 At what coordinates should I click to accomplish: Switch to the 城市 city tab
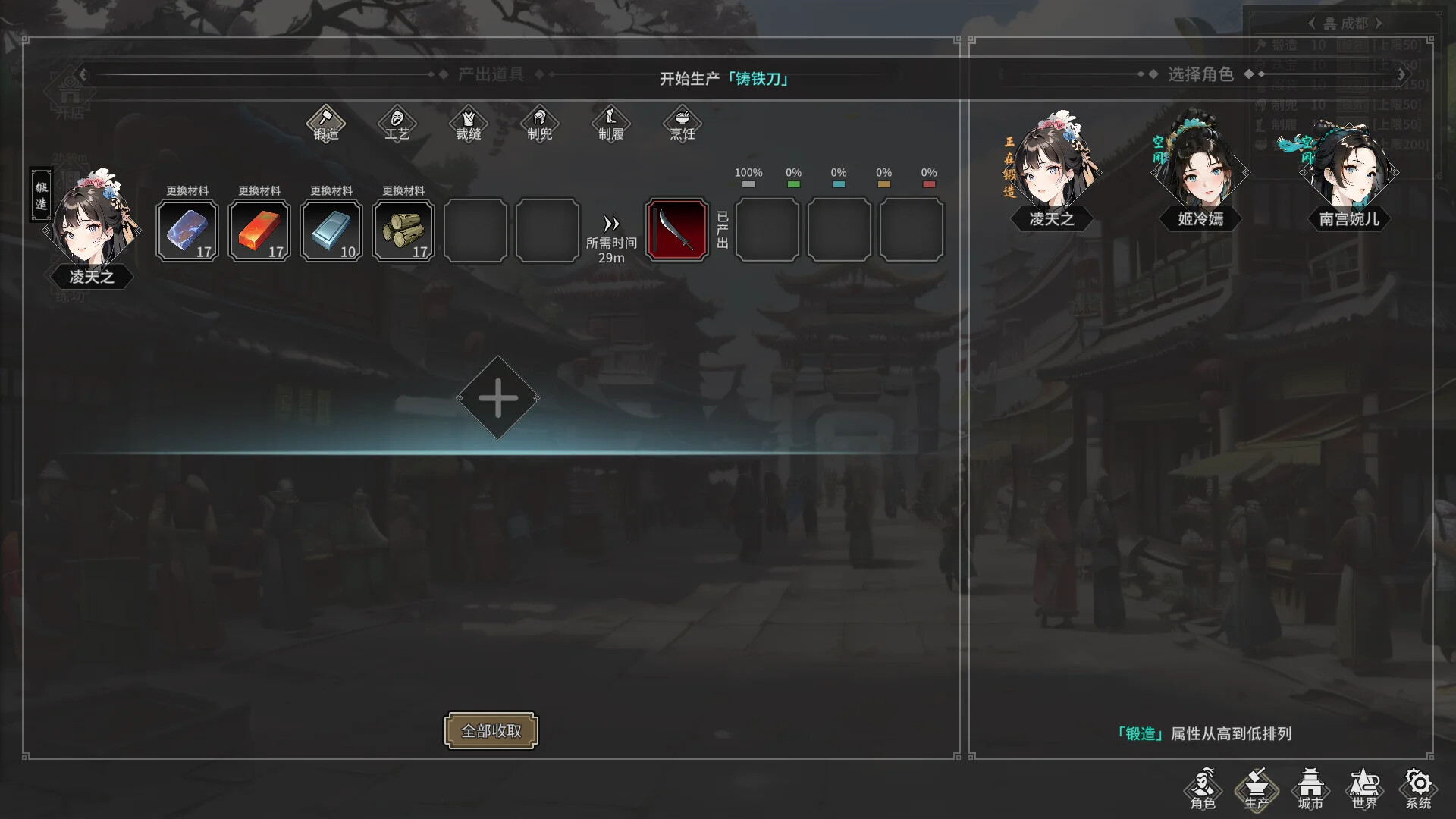pyautogui.click(x=1312, y=789)
